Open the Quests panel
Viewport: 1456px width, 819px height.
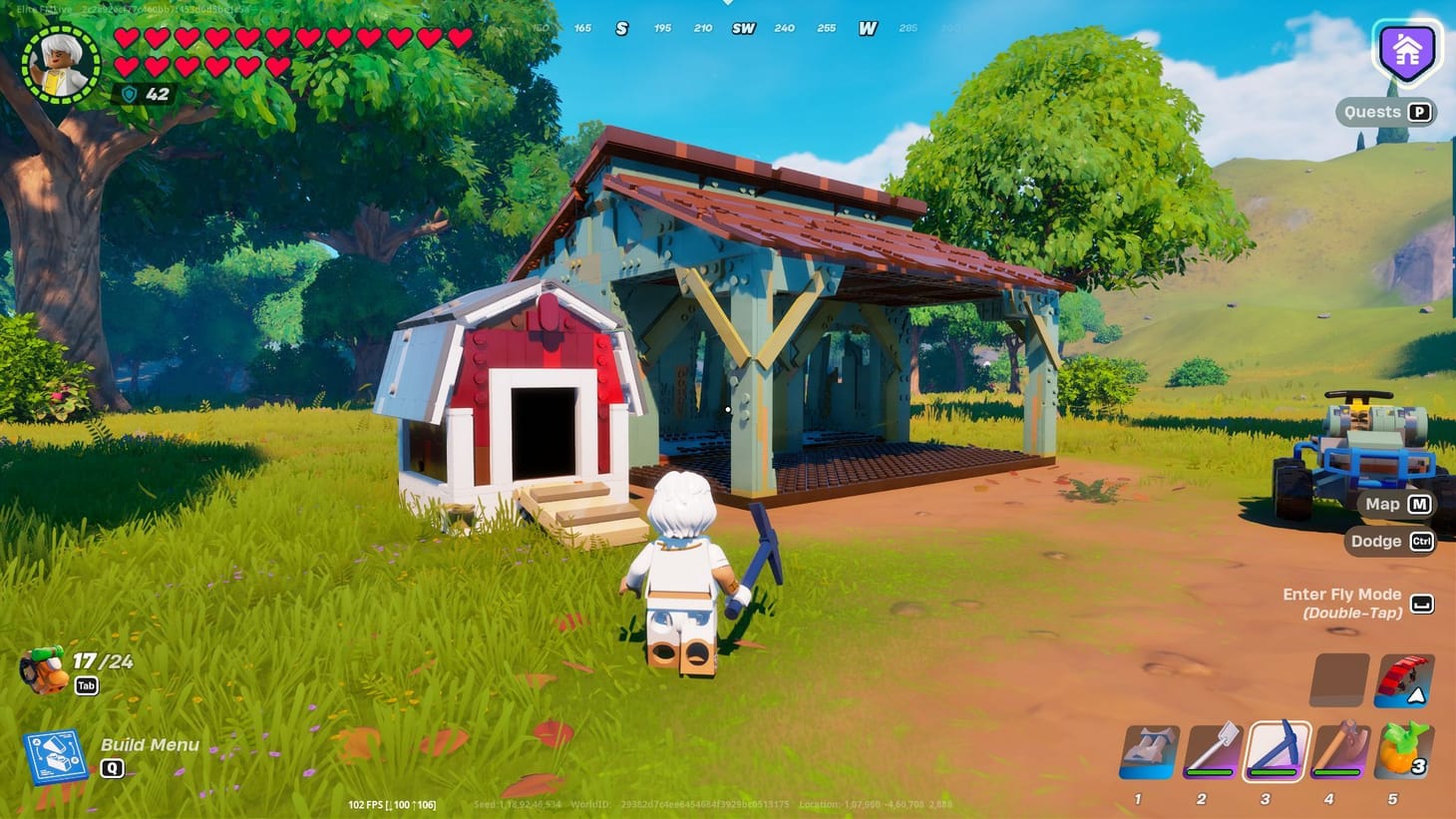click(1385, 112)
